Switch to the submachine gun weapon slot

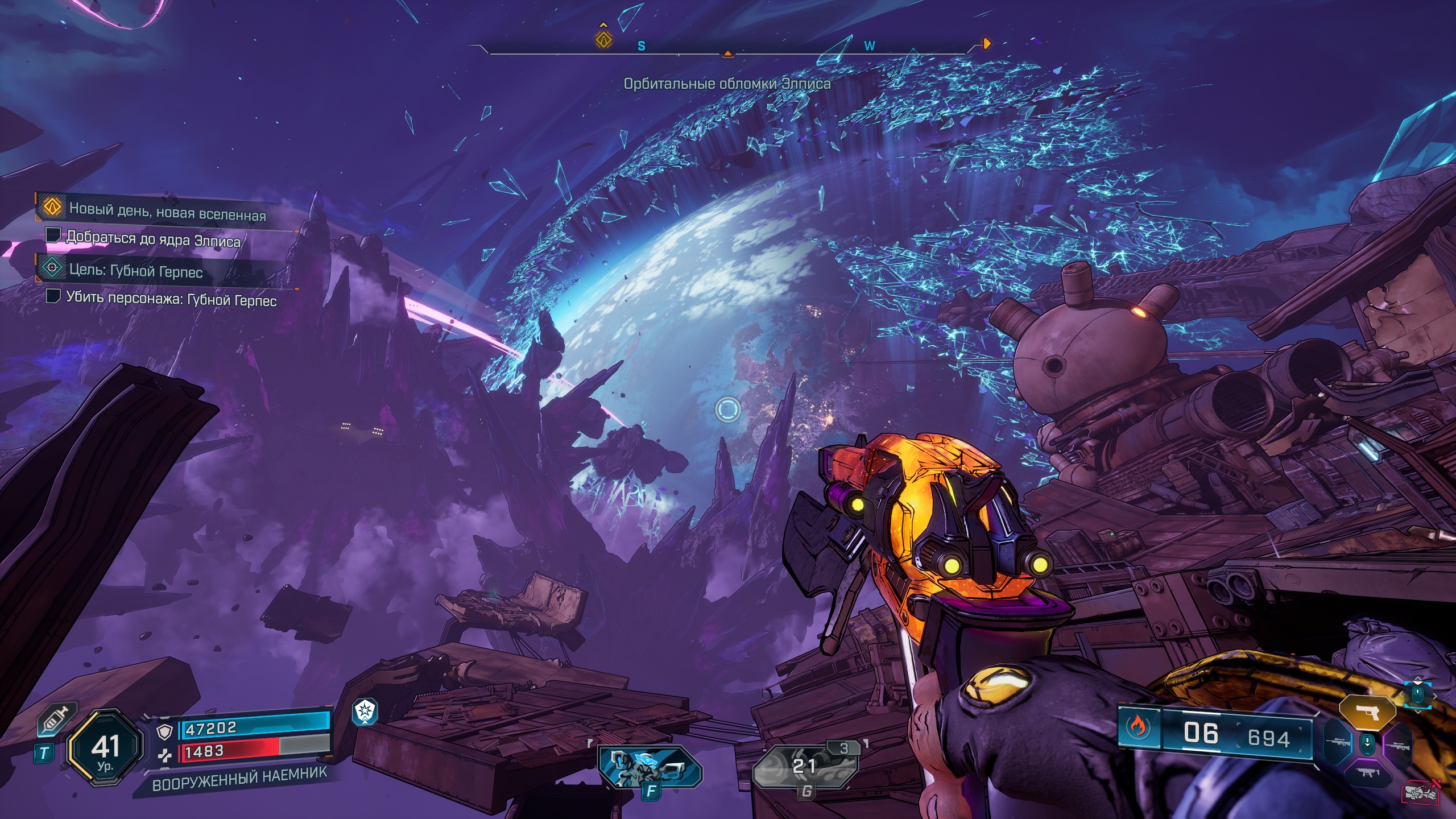1367,772
